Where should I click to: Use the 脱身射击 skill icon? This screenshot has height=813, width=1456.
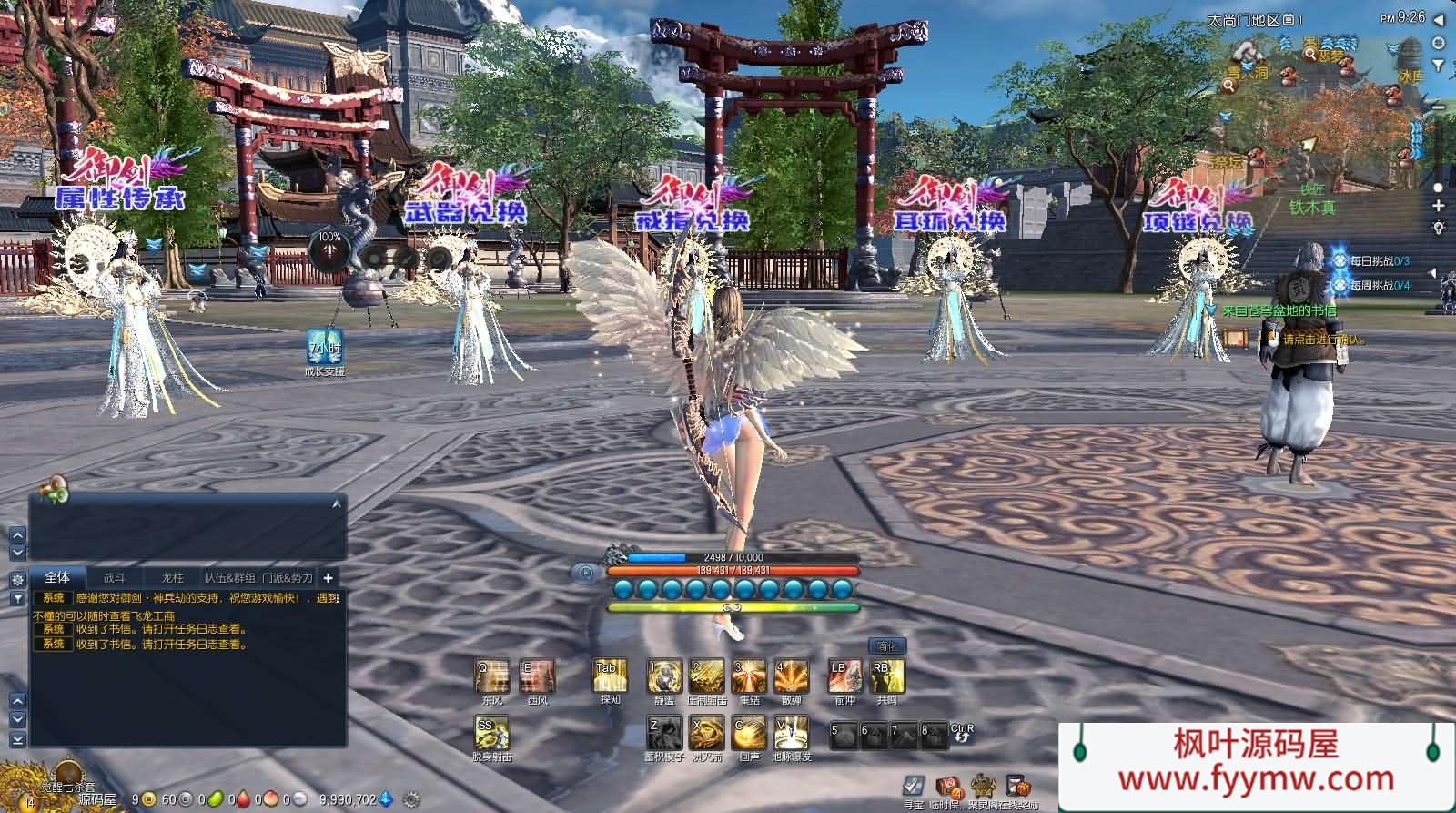[492, 733]
